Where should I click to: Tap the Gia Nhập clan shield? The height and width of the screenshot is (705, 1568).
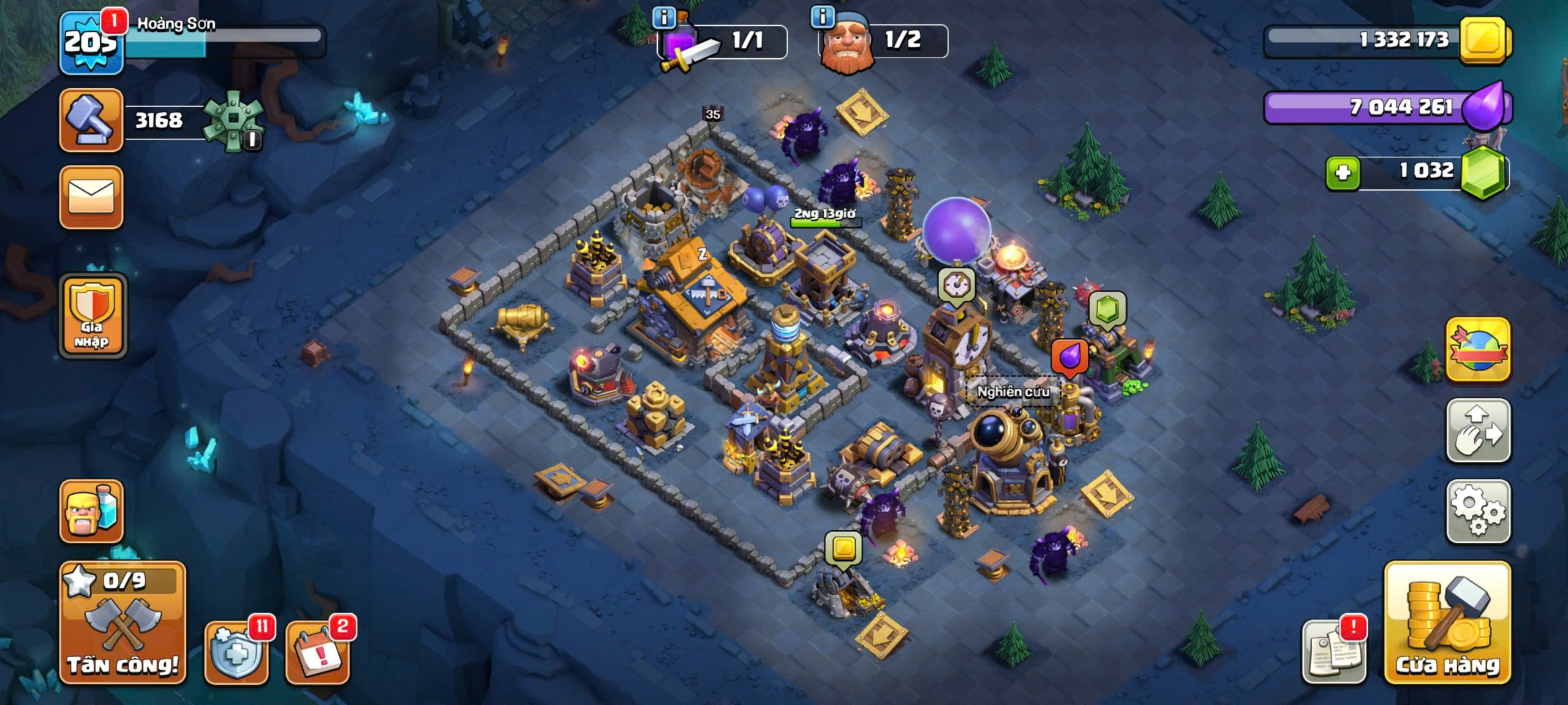[x=92, y=315]
